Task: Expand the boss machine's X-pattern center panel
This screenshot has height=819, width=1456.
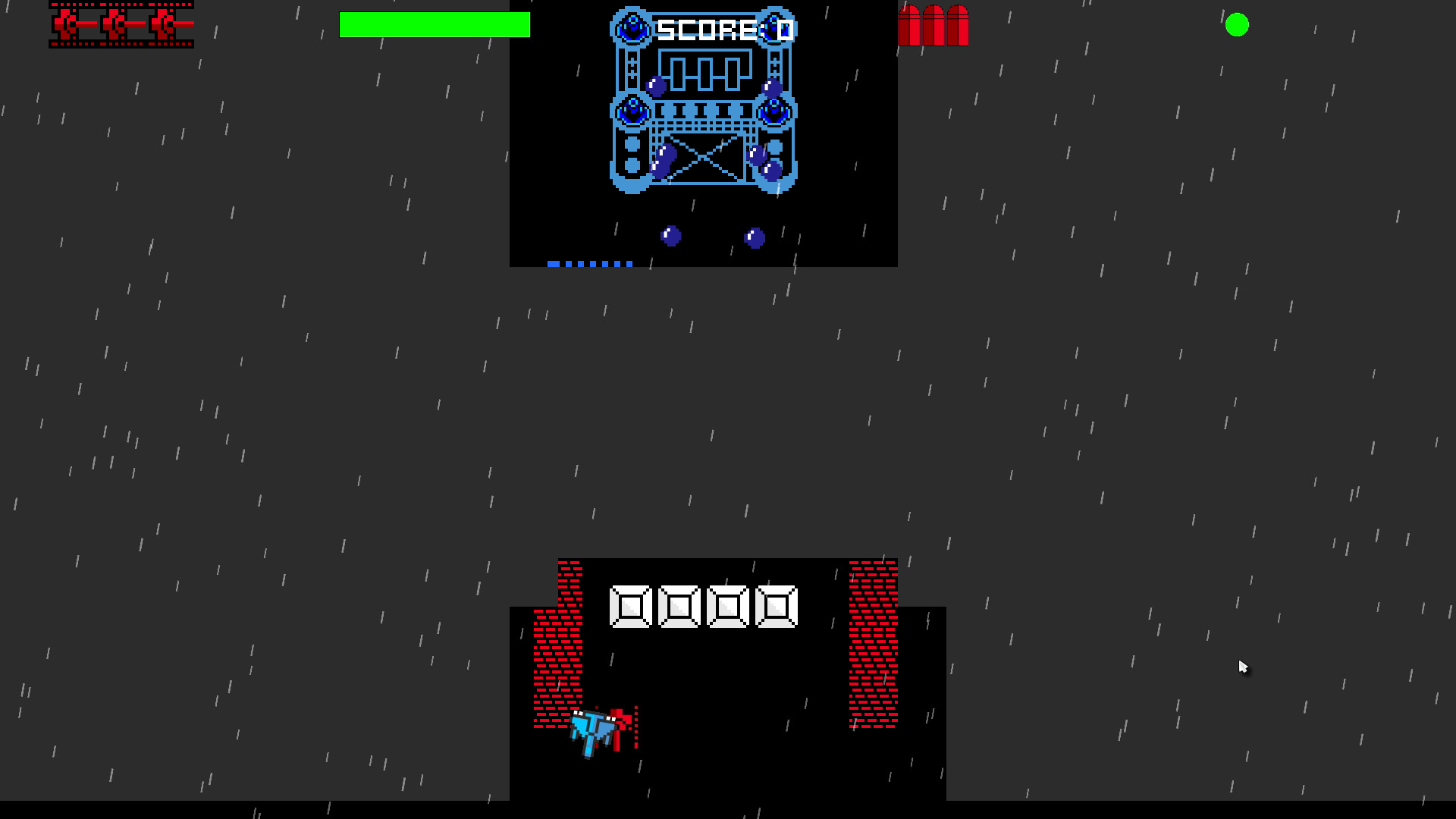Action: click(x=704, y=157)
